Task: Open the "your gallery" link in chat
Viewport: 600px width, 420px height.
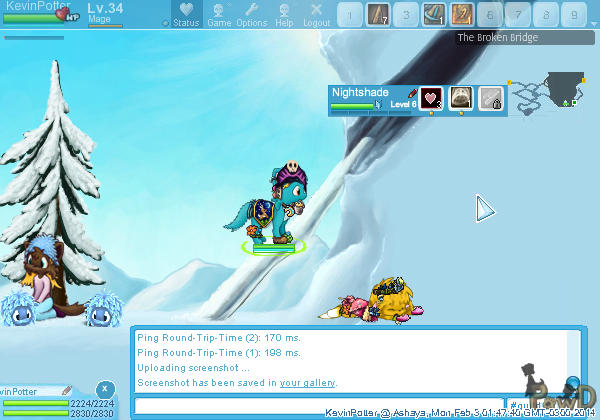Action: pos(307,383)
